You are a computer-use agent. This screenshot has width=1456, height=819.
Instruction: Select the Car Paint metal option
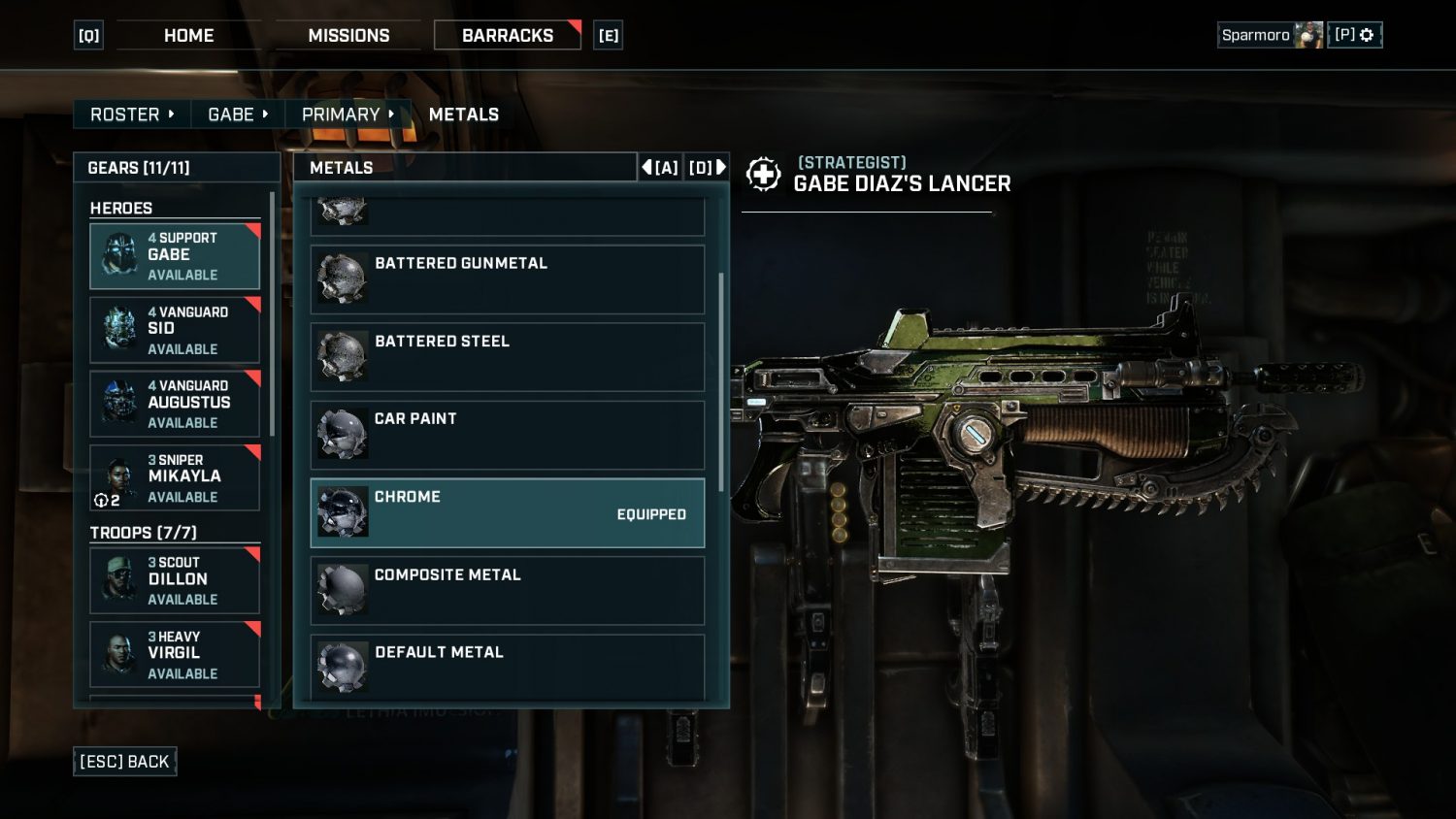click(x=507, y=435)
